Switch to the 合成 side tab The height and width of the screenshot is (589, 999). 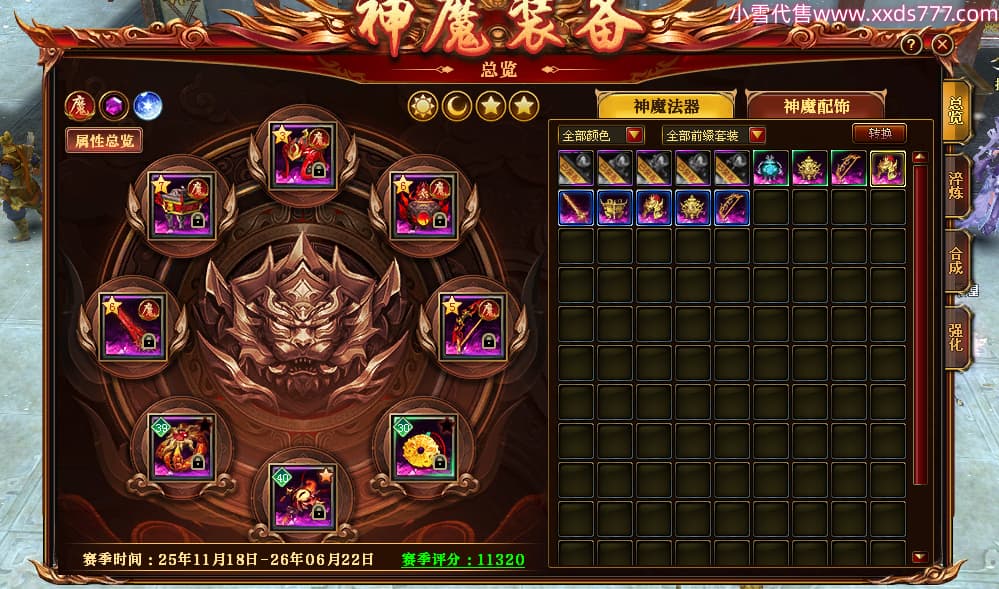coord(956,264)
